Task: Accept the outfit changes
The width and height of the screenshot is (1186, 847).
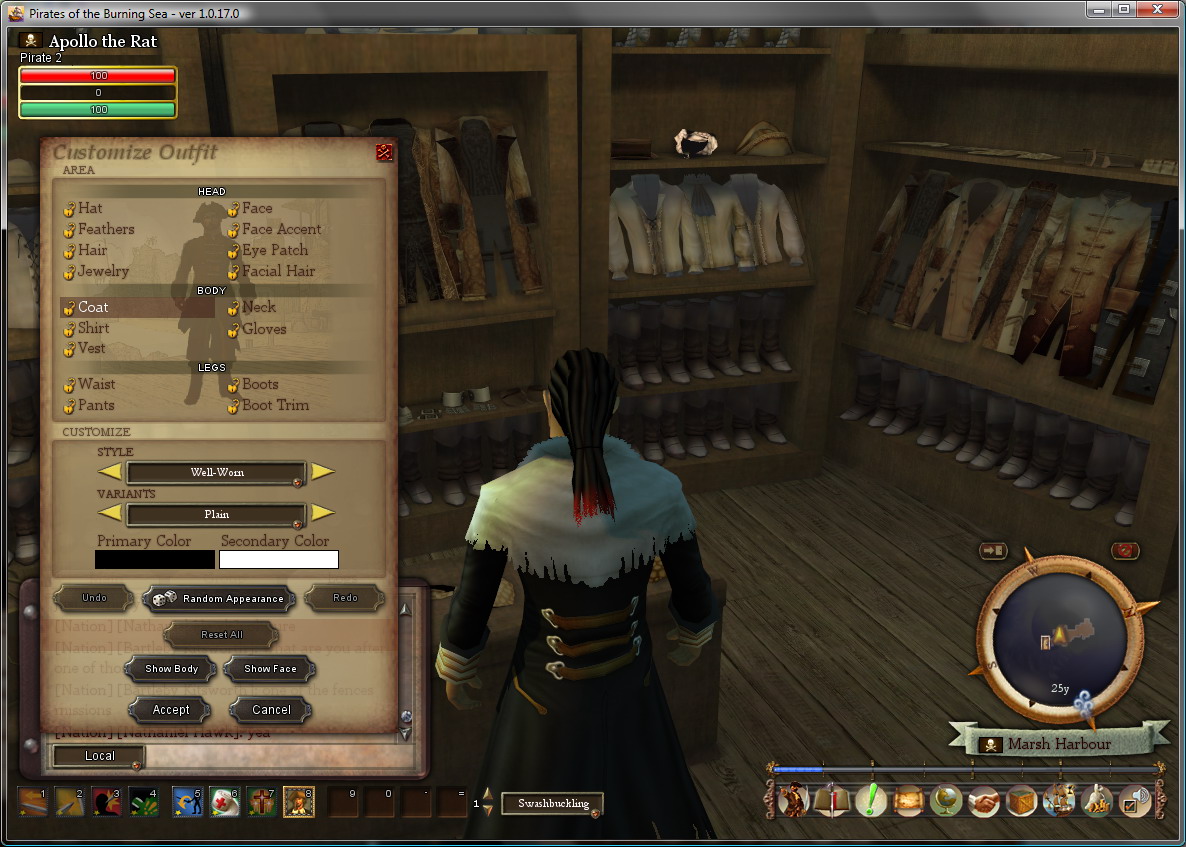Action: pos(171,710)
